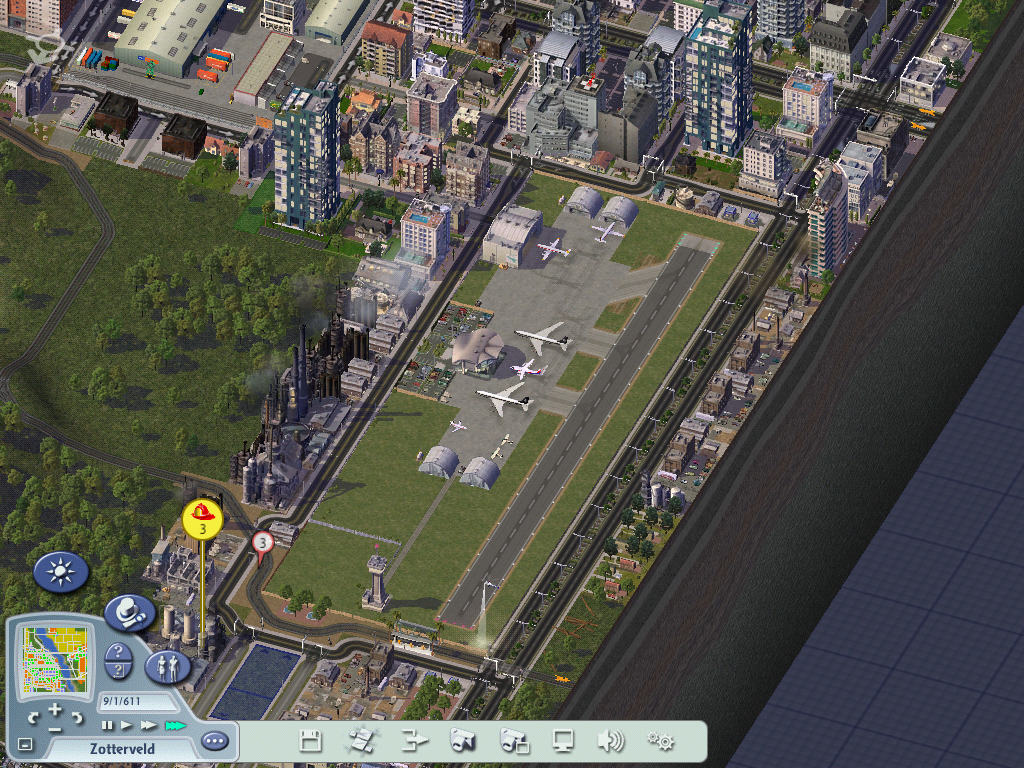Zoom in with the plus button

(55, 709)
